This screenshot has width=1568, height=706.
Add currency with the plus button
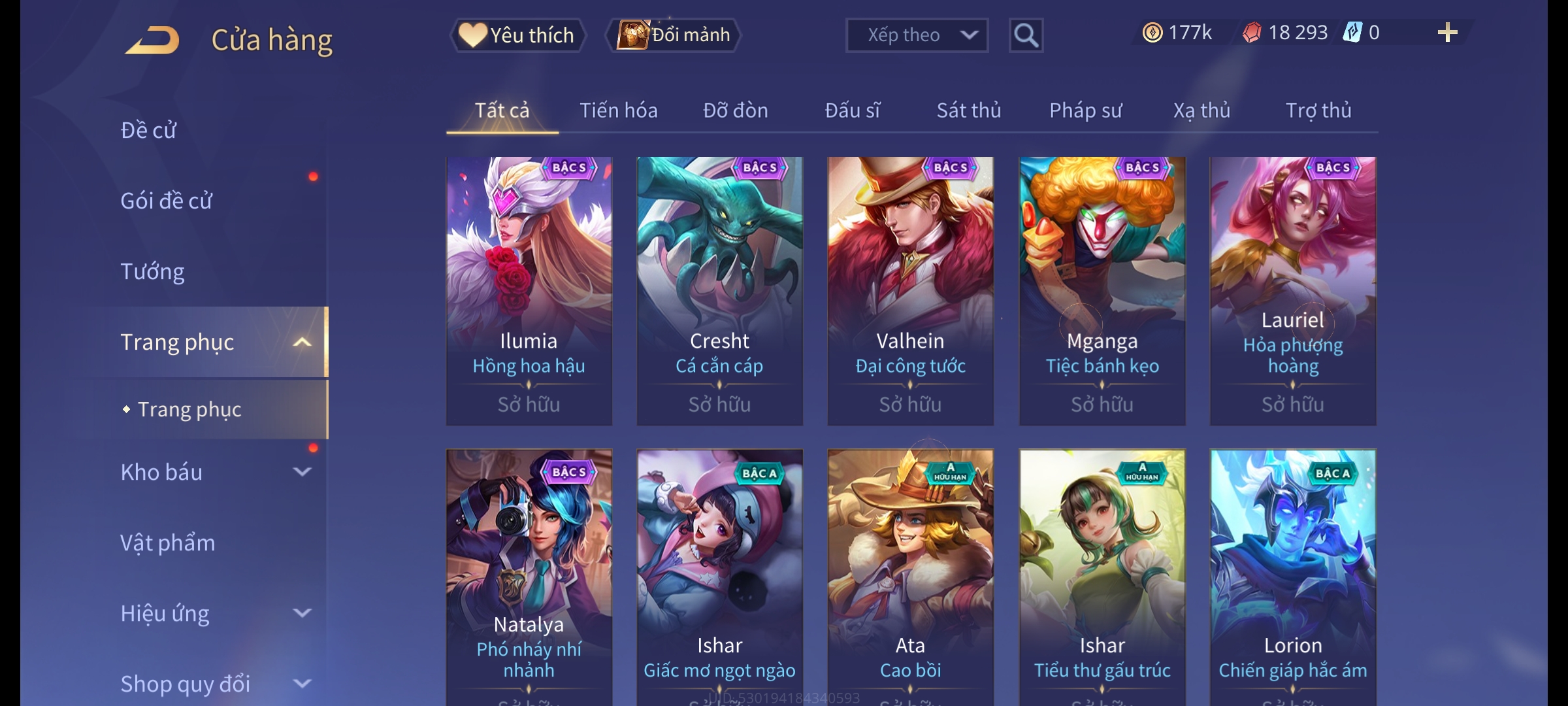click(1447, 33)
